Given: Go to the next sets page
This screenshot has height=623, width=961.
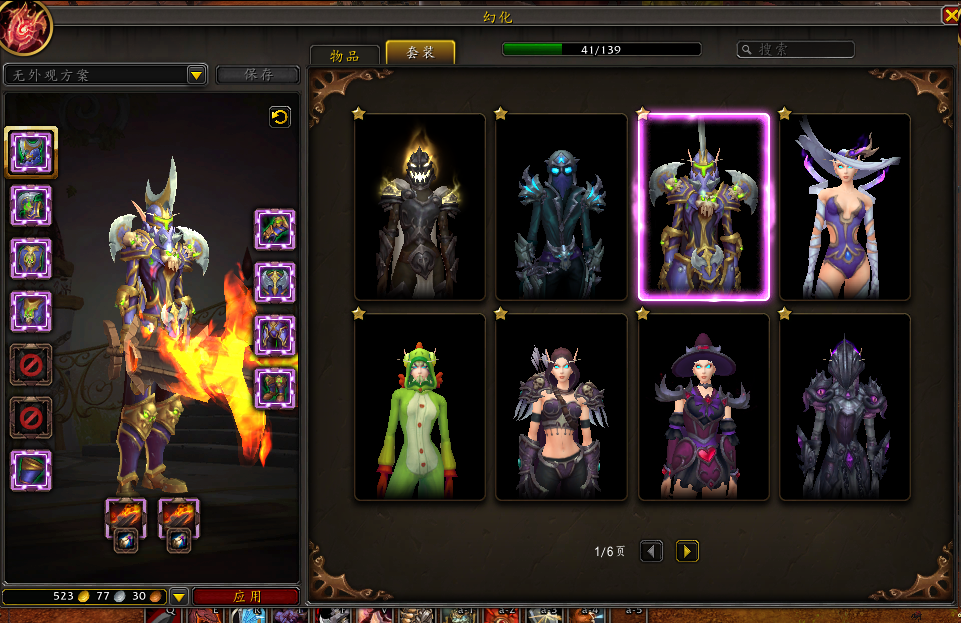Looking at the screenshot, I should pyautogui.click(x=687, y=551).
